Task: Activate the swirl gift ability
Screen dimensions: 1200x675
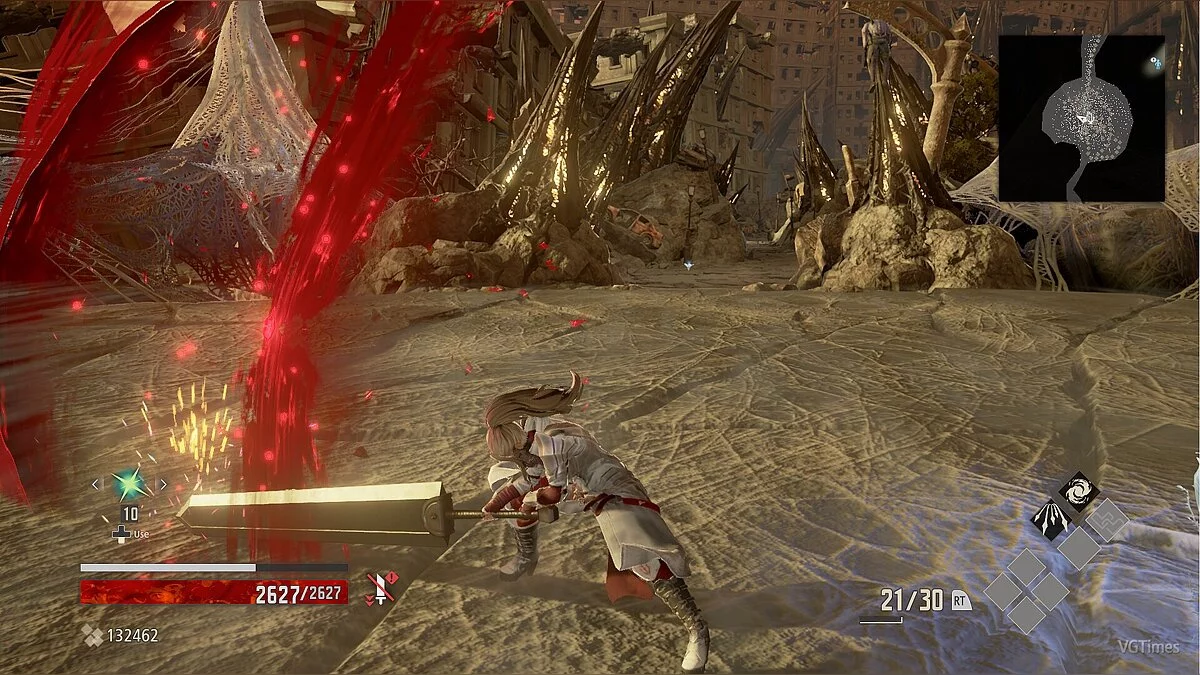Action: (1079, 491)
